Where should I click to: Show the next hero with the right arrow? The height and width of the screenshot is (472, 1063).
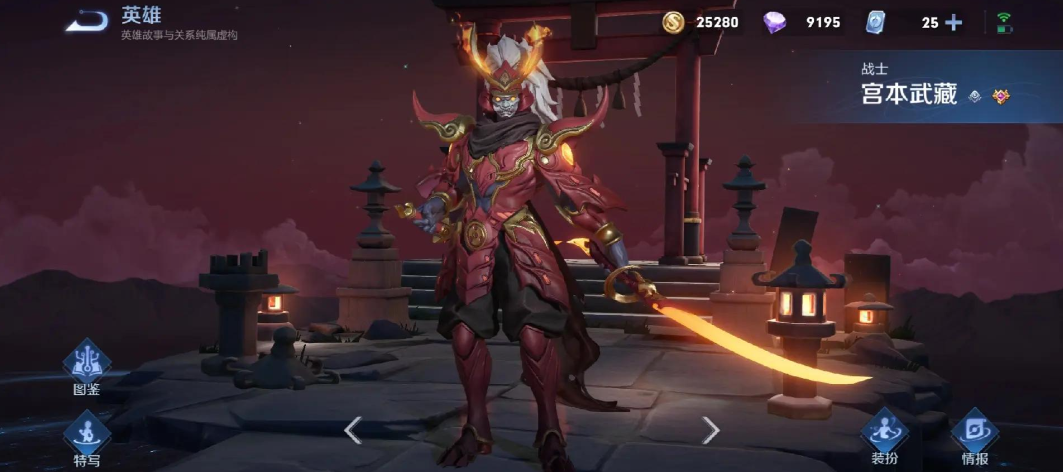click(x=710, y=430)
